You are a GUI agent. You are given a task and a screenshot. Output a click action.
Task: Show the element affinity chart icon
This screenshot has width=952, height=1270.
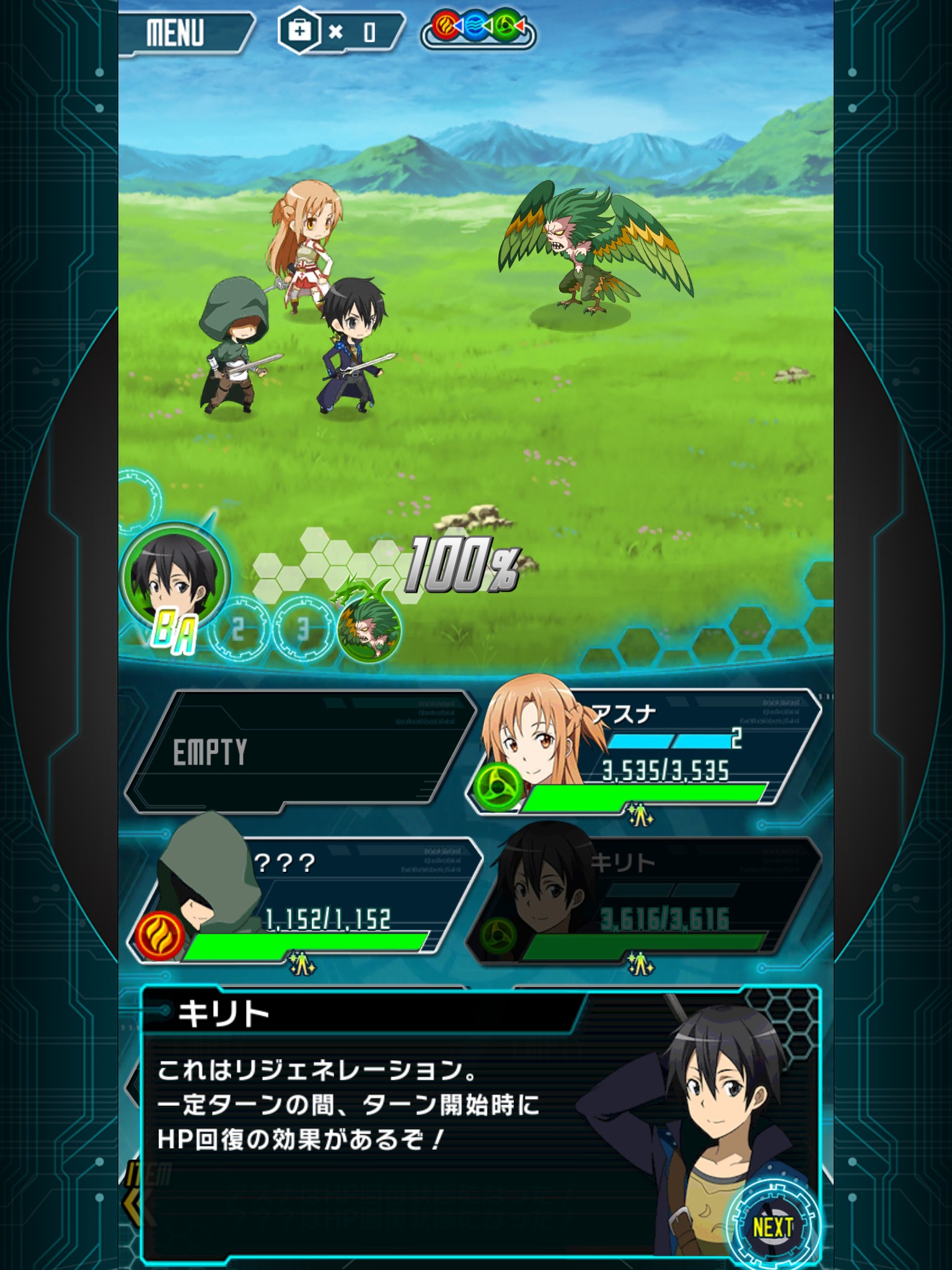478,29
